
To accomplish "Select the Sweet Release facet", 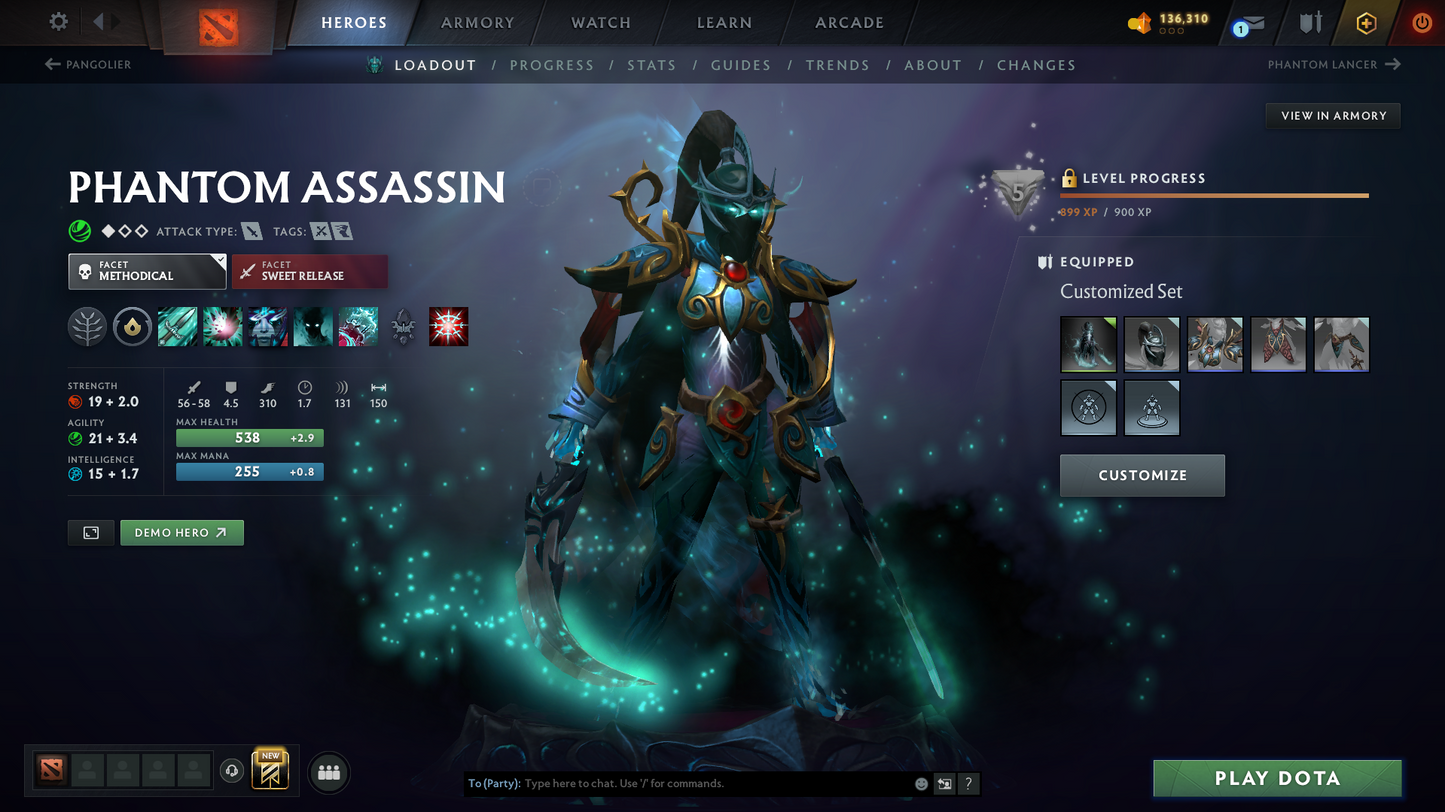I will tap(310, 271).
